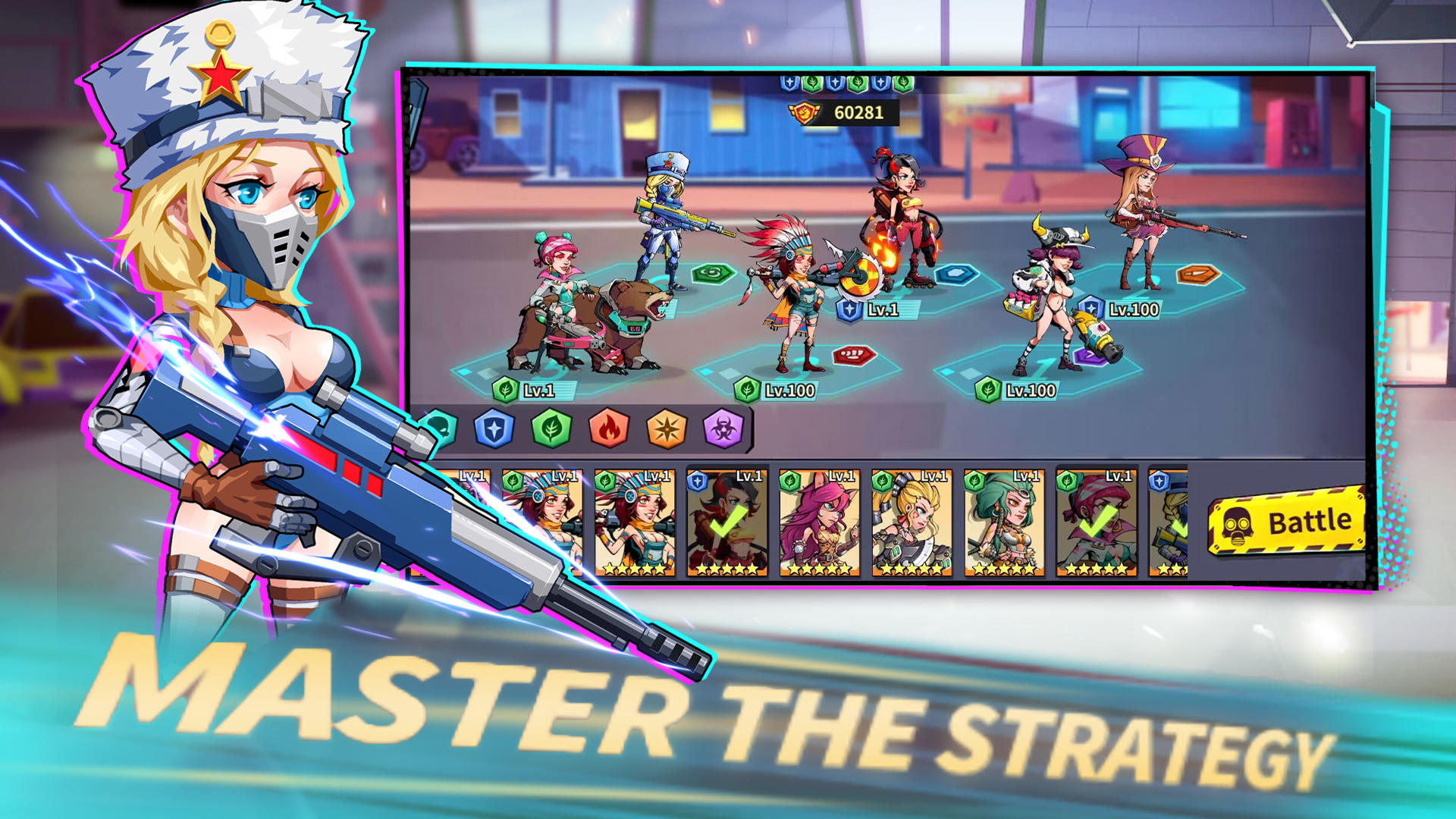This screenshot has height=819, width=1456.
Task: Click the first blue shield badge above power counter
Action: coord(789,83)
